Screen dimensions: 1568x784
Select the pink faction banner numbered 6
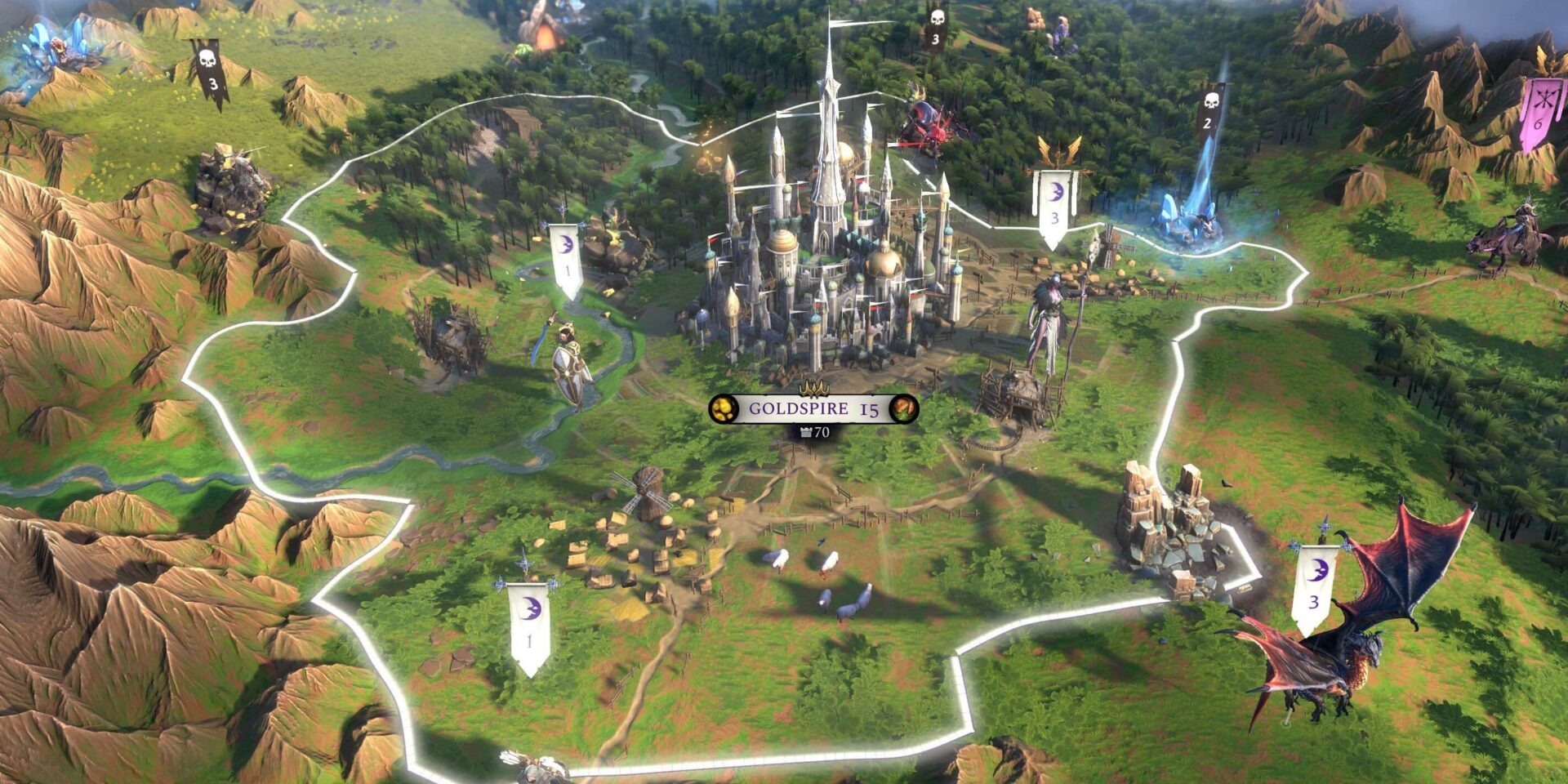[1541, 113]
